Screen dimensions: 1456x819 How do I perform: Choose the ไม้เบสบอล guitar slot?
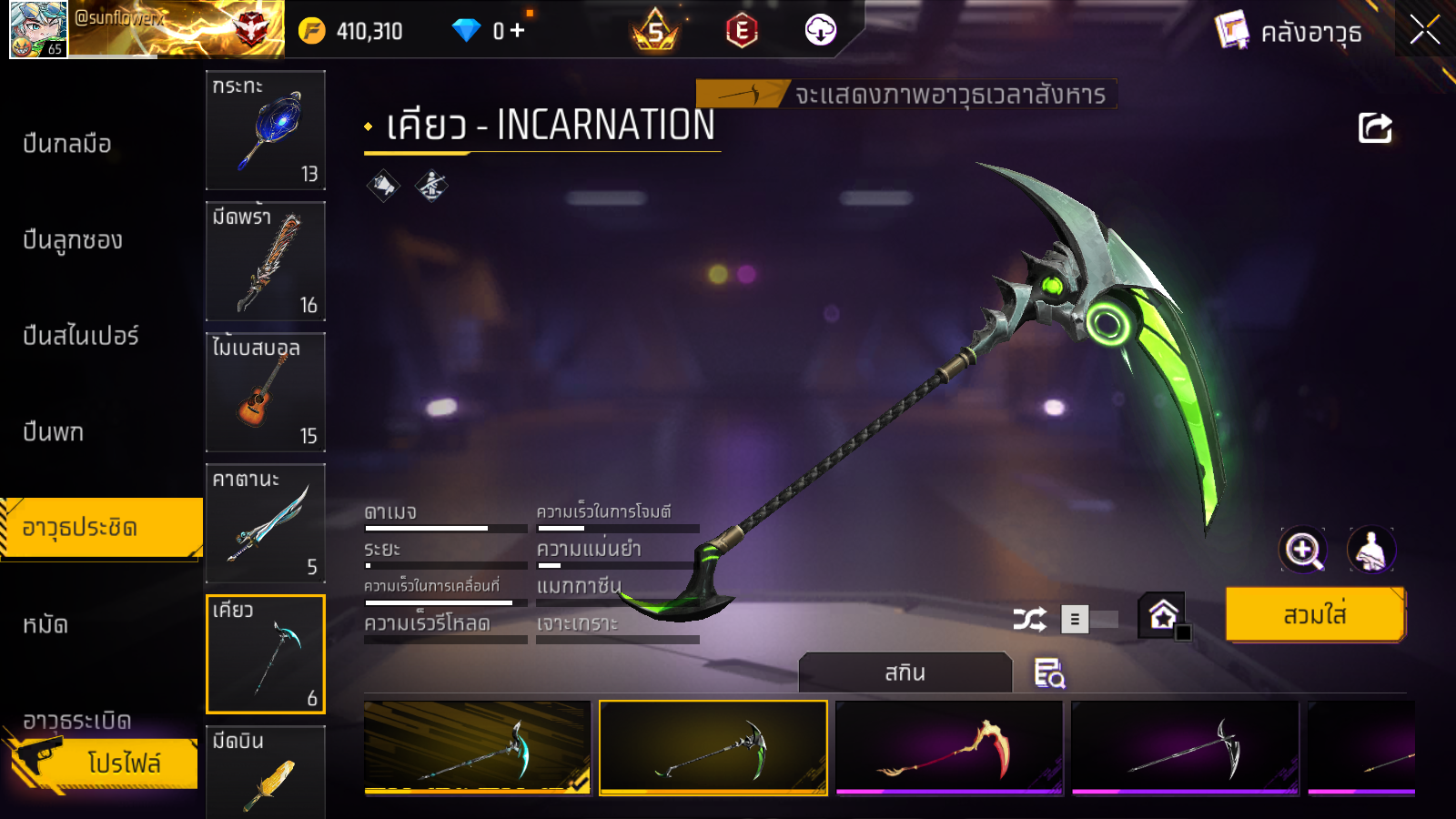click(266, 392)
